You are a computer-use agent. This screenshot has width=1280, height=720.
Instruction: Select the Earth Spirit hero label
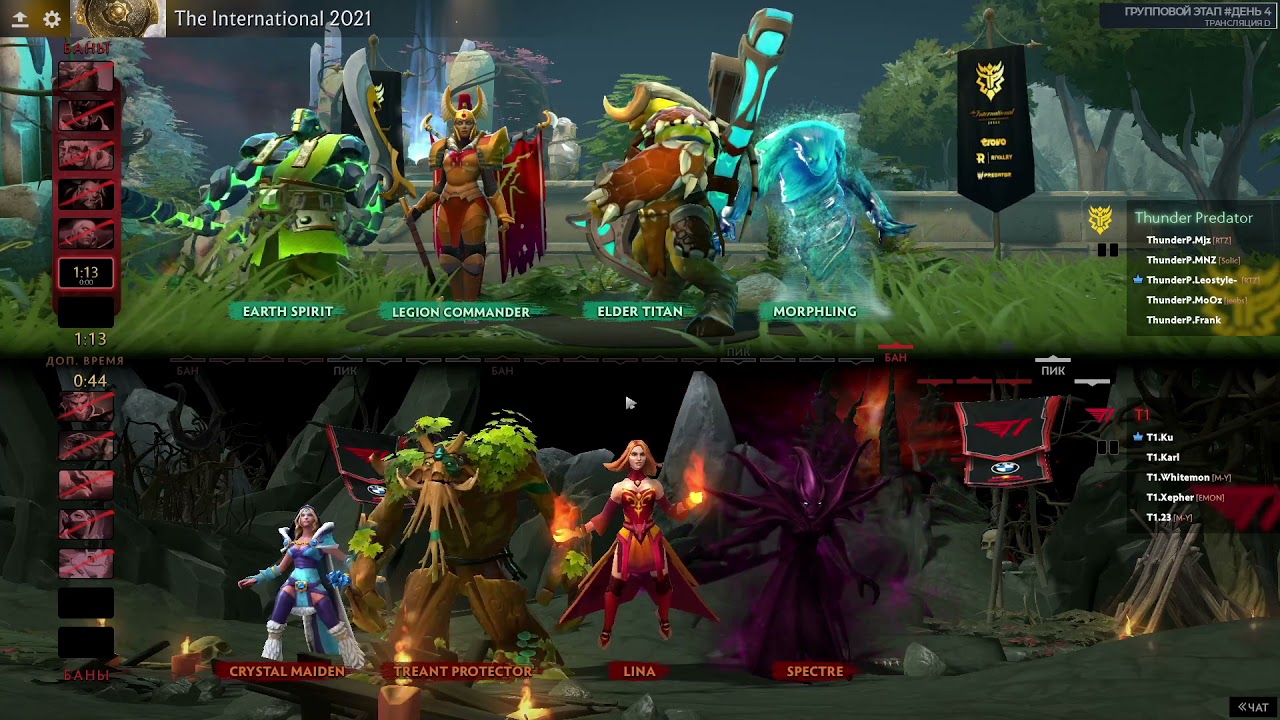click(287, 311)
